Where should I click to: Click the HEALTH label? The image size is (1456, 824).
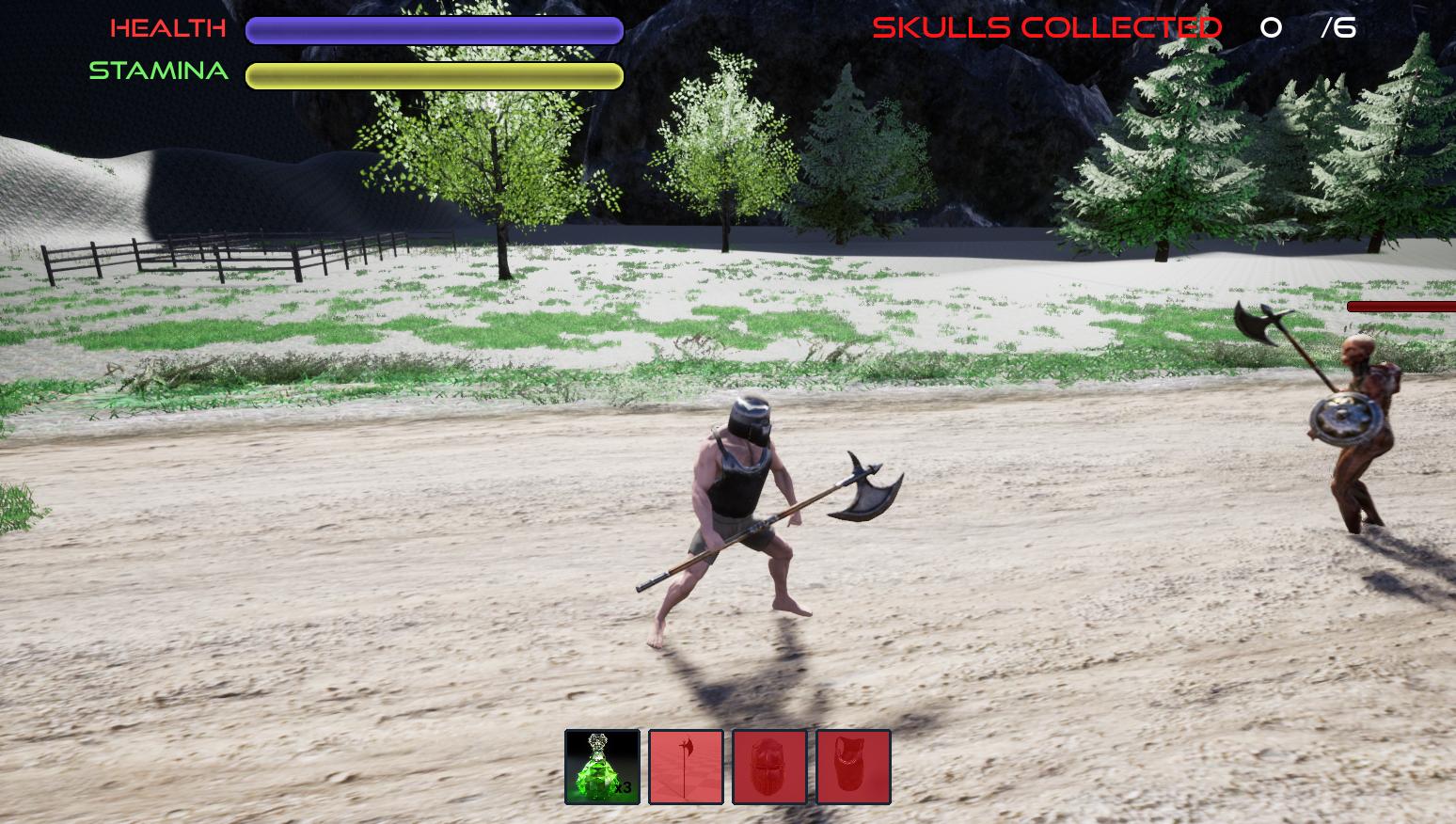[167, 28]
